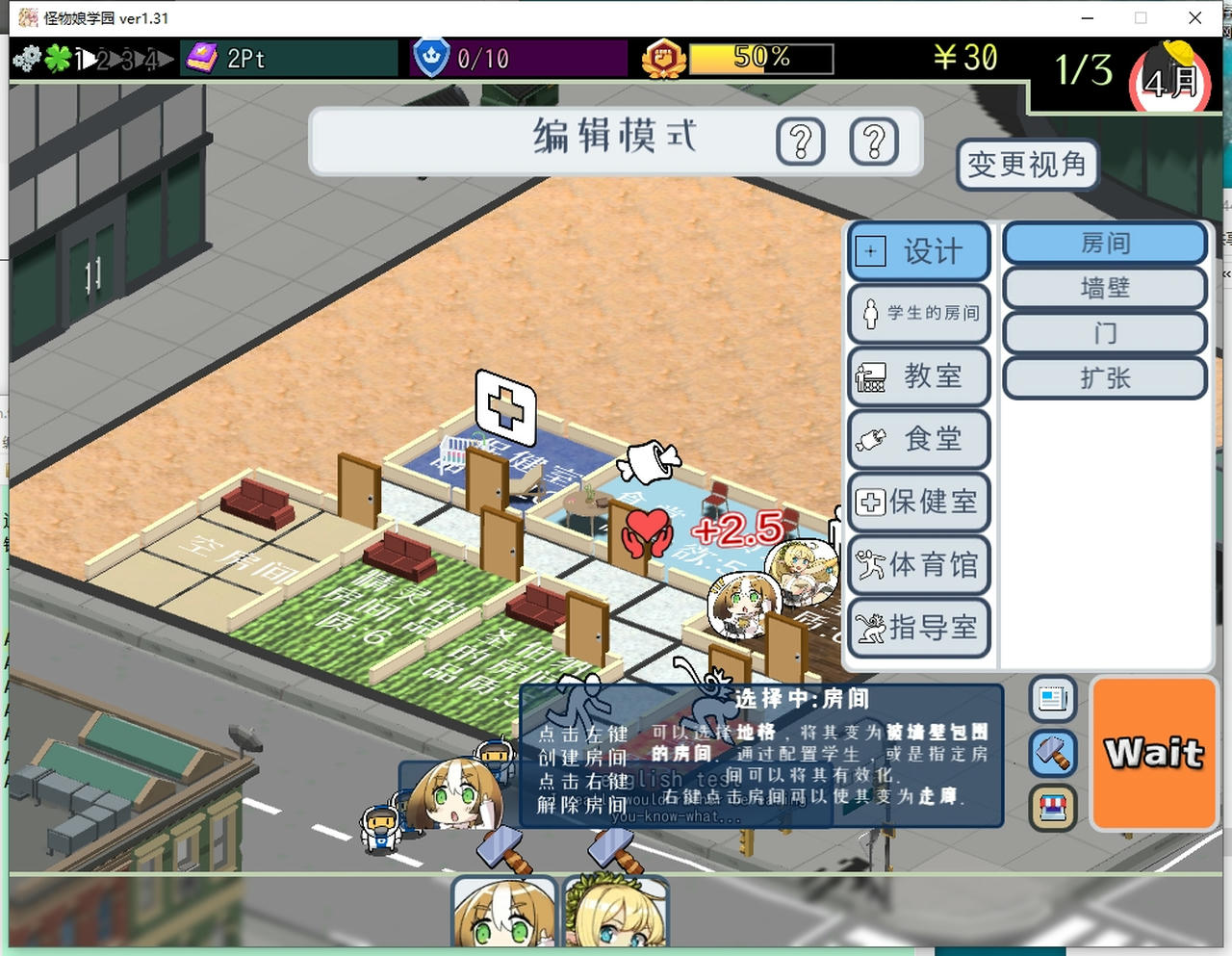Open the newspaper report panel
1232x956 pixels.
(x=1052, y=700)
